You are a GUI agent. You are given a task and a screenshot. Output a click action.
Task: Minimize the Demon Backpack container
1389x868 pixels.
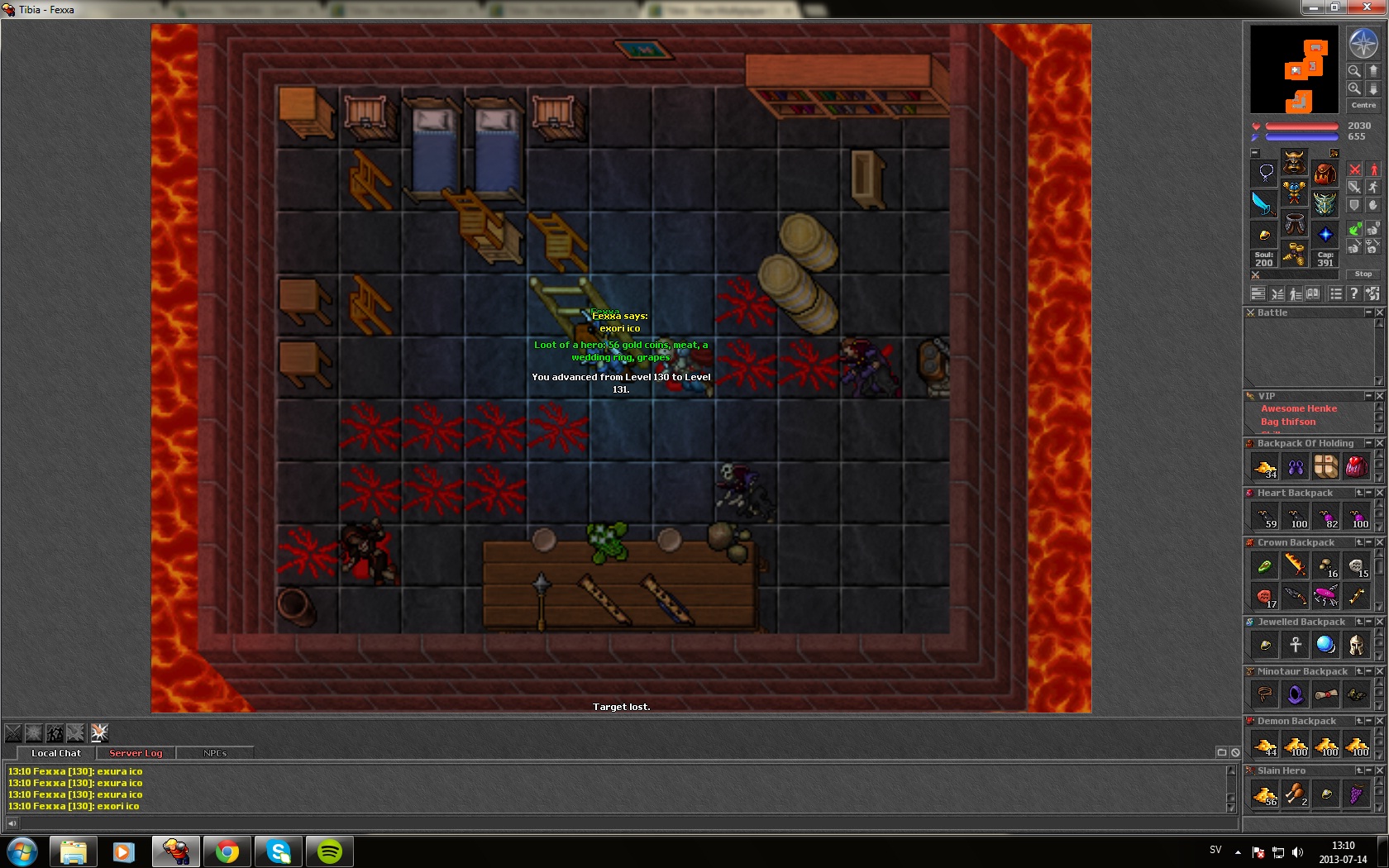tap(1368, 721)
